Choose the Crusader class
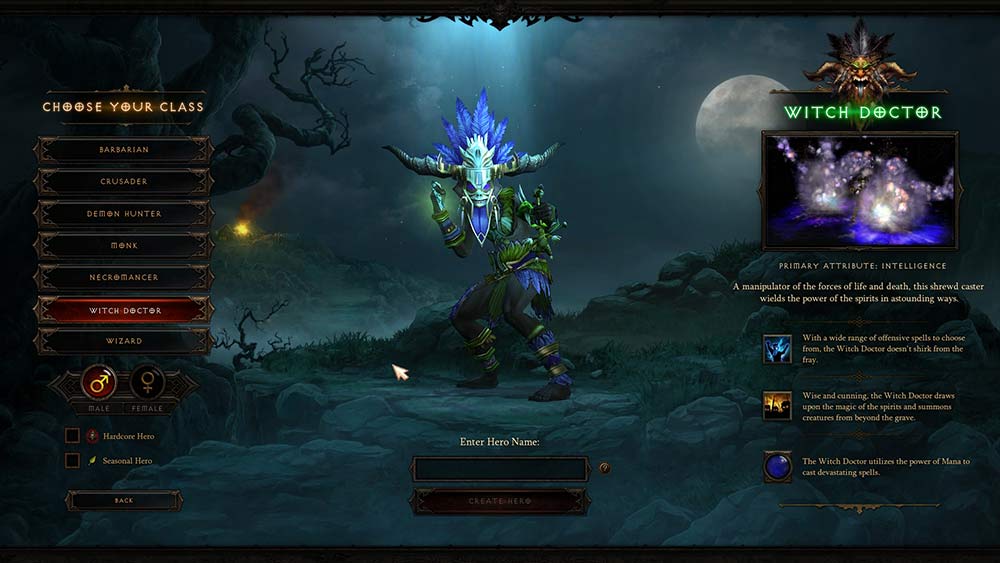Viewport: 1000px width, 563px height. click(x=124, y=182)
